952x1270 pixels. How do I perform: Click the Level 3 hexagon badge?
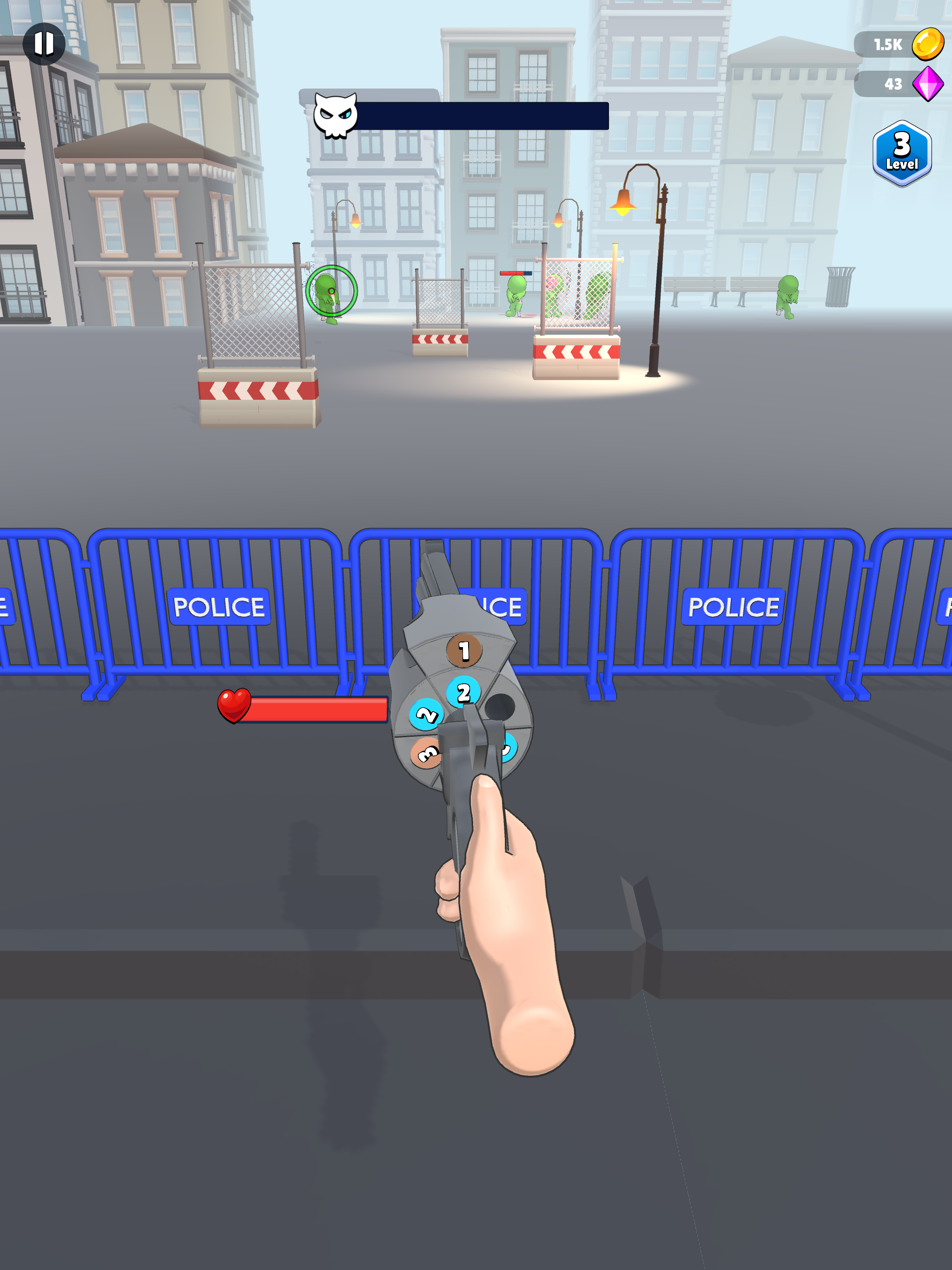(901, 151)
